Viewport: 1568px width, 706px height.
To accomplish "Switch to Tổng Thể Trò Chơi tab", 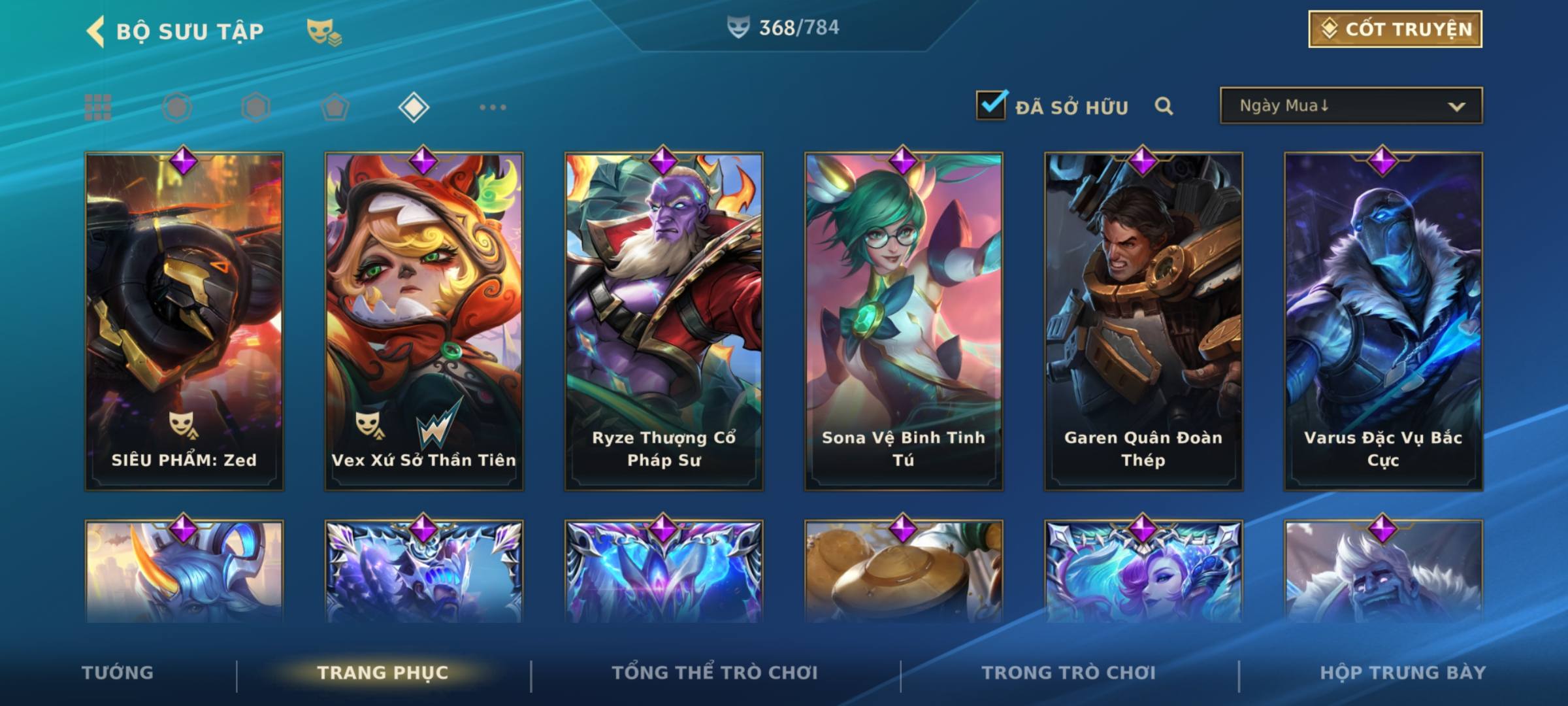I will coord(715,673).
